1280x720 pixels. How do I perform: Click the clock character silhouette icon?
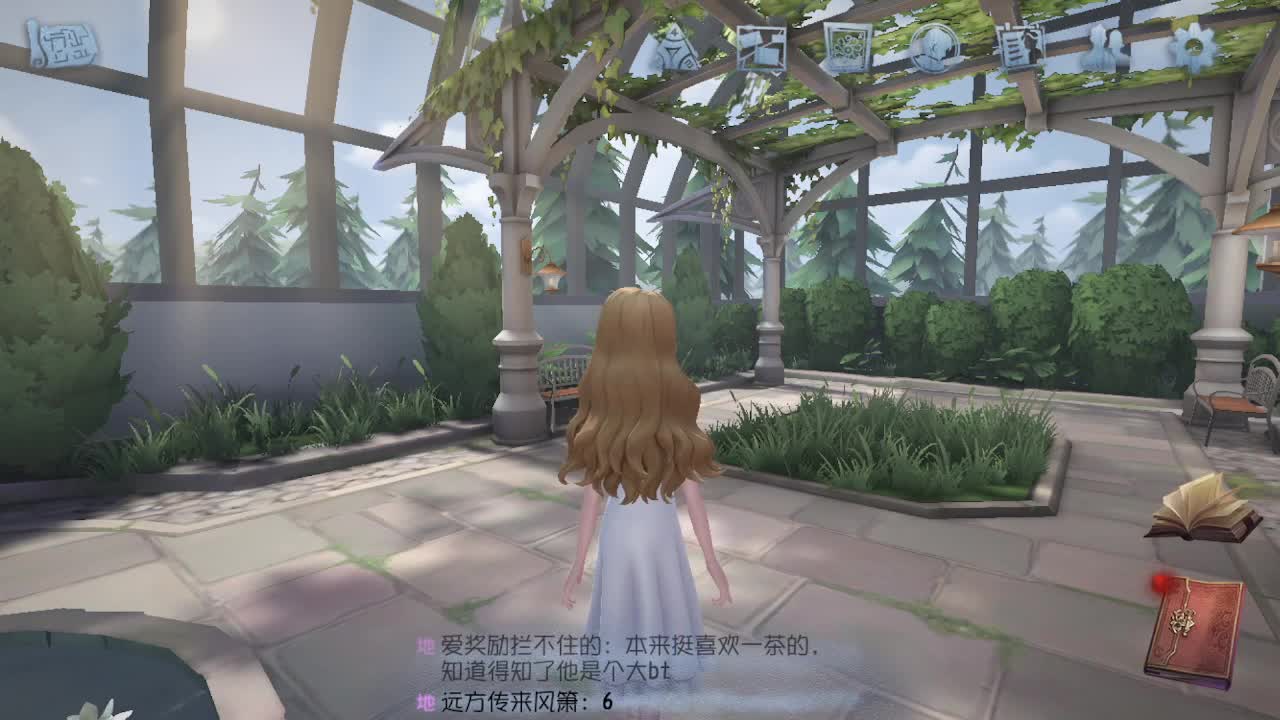[934, 48]
